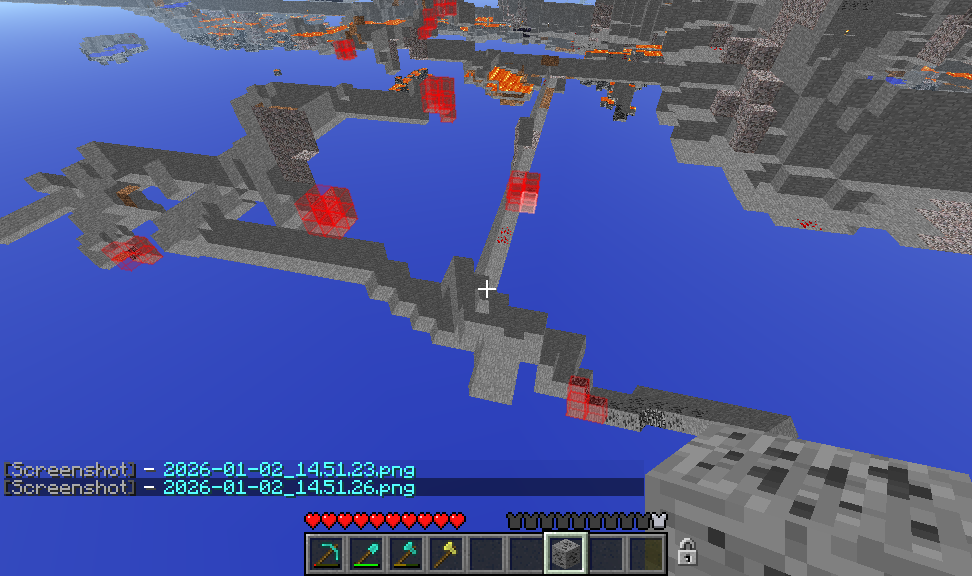The width and height of the screenshot is (972, 576).
Task: Open screenshot link 2026-01-02_14.51.23.png
Action: pyautogui.click(x=288, y=469)
